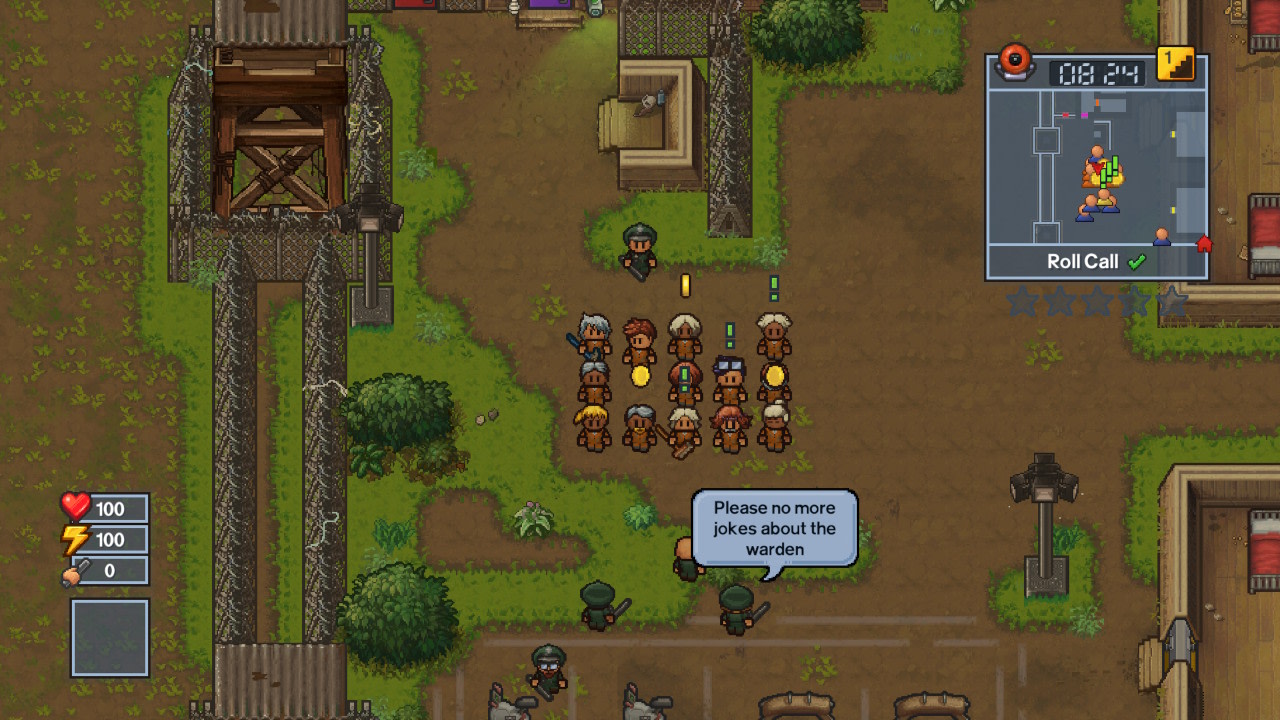The image size is (1280, 720).
Task: Click the Roll Call label
Action: 1083,261
